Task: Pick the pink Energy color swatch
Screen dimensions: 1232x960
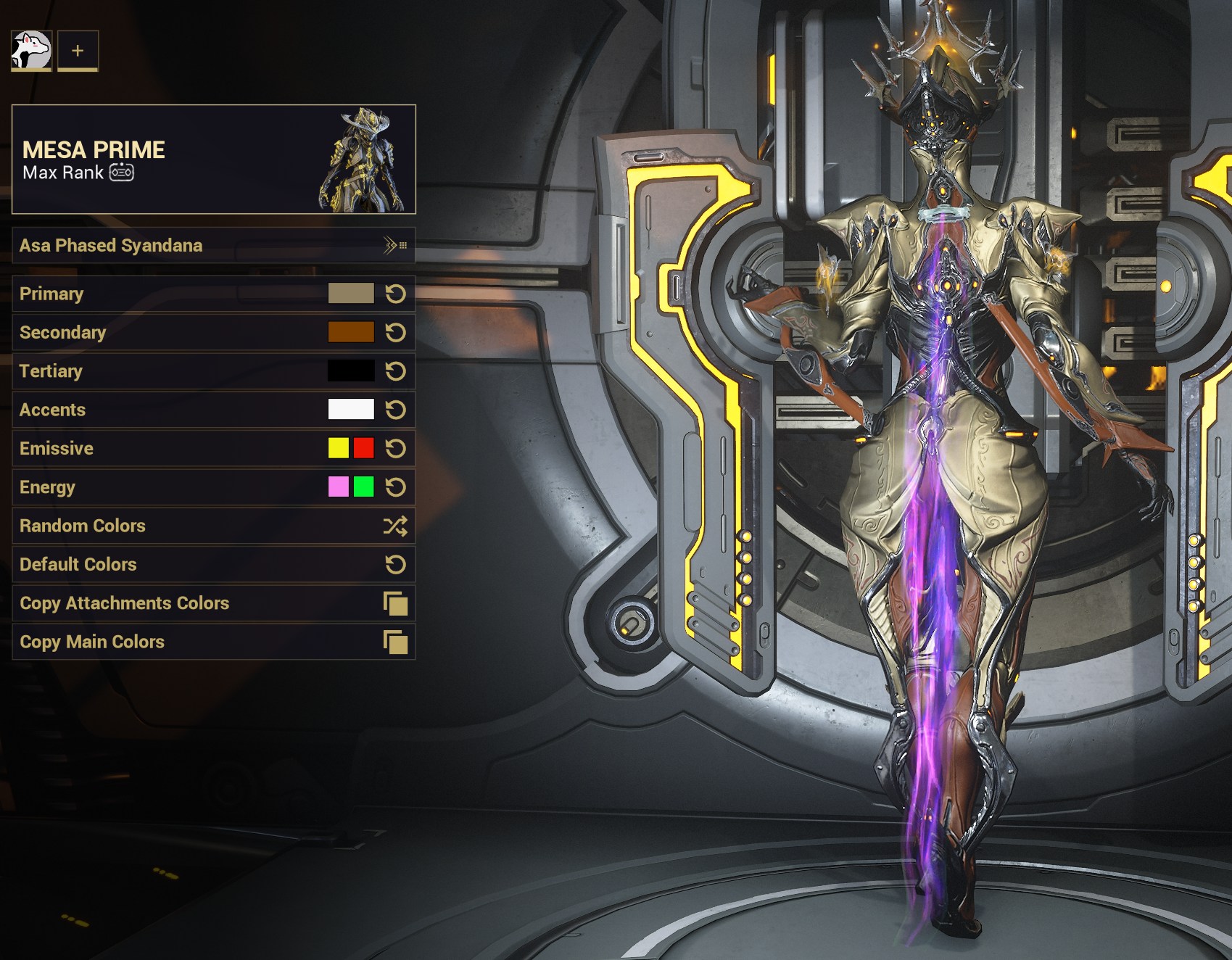Action: click(339, 487)
